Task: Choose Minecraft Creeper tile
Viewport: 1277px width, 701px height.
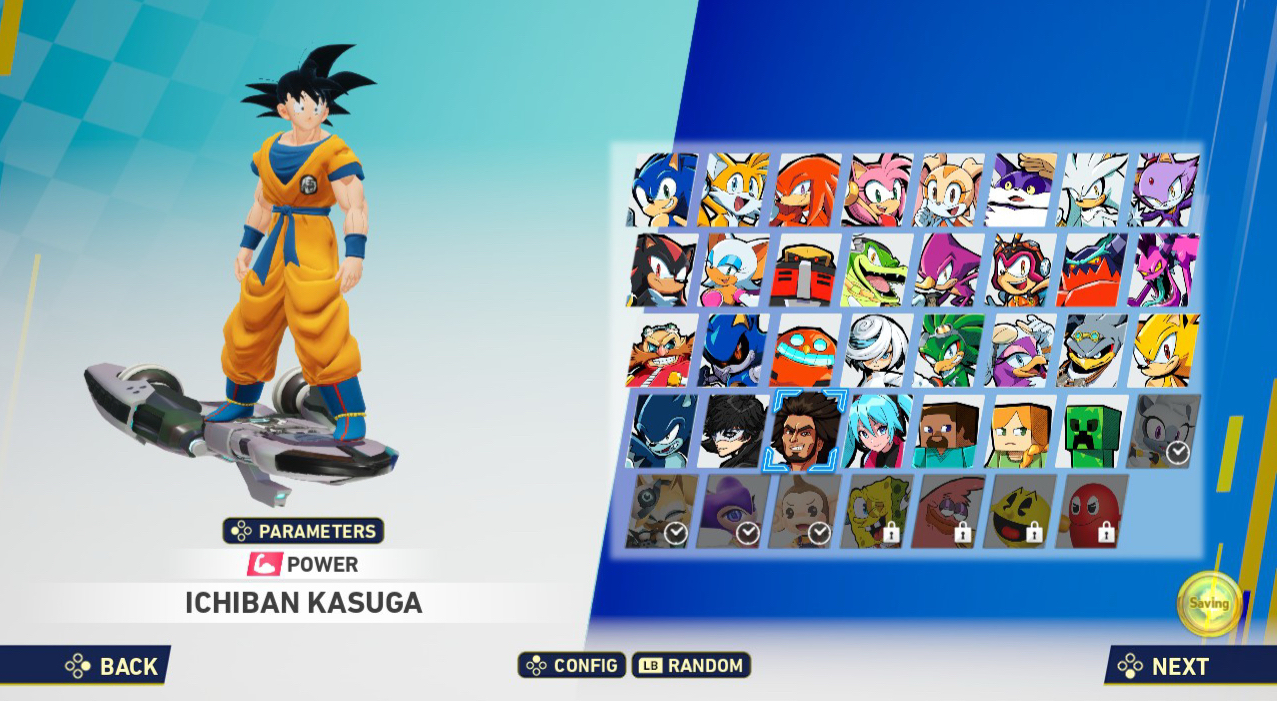Action: tap(1093, 431)
